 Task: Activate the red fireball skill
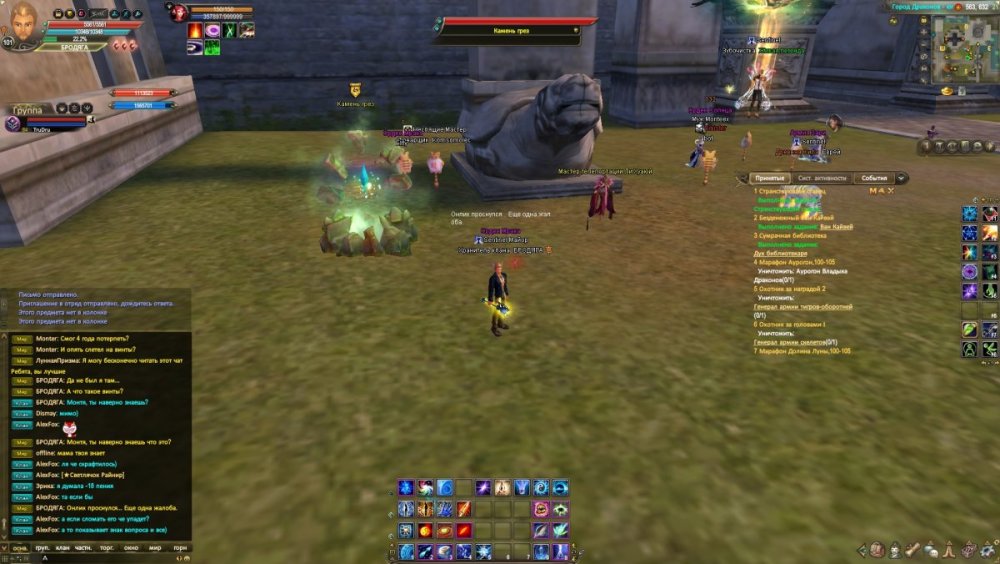coord(425,530)
